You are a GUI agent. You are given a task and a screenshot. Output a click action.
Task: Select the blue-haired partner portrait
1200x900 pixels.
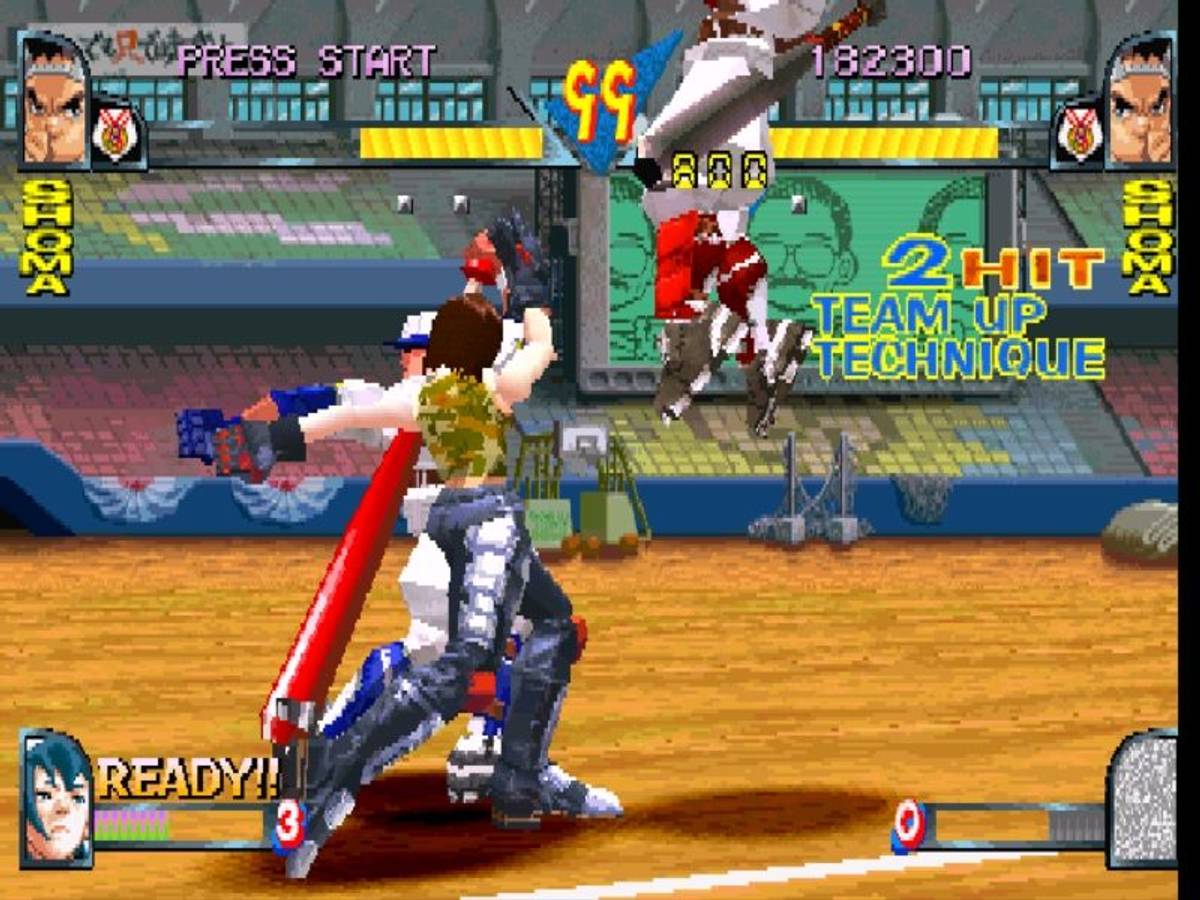coord(55,797)
